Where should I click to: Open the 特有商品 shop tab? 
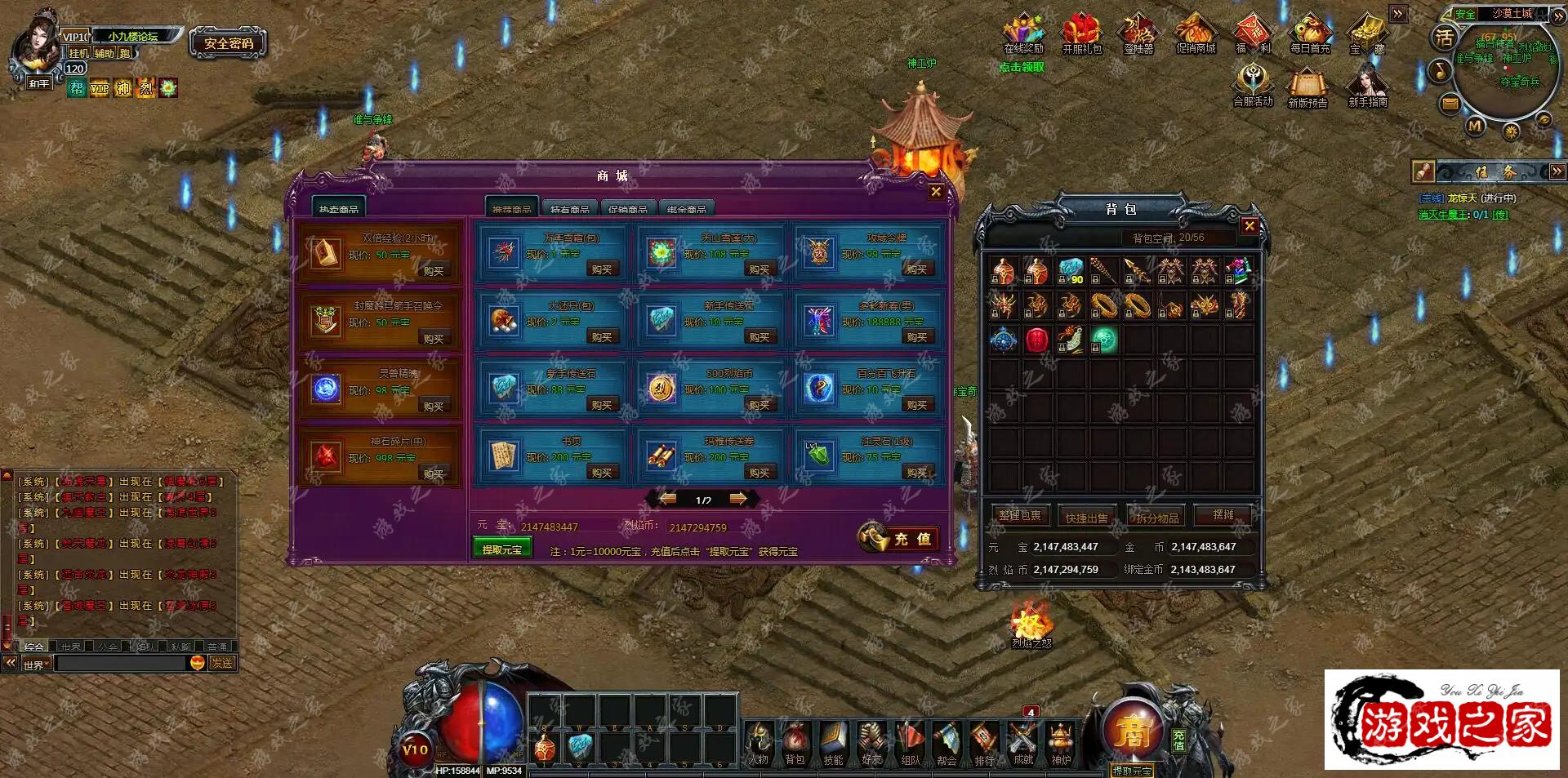pos(569,209)
